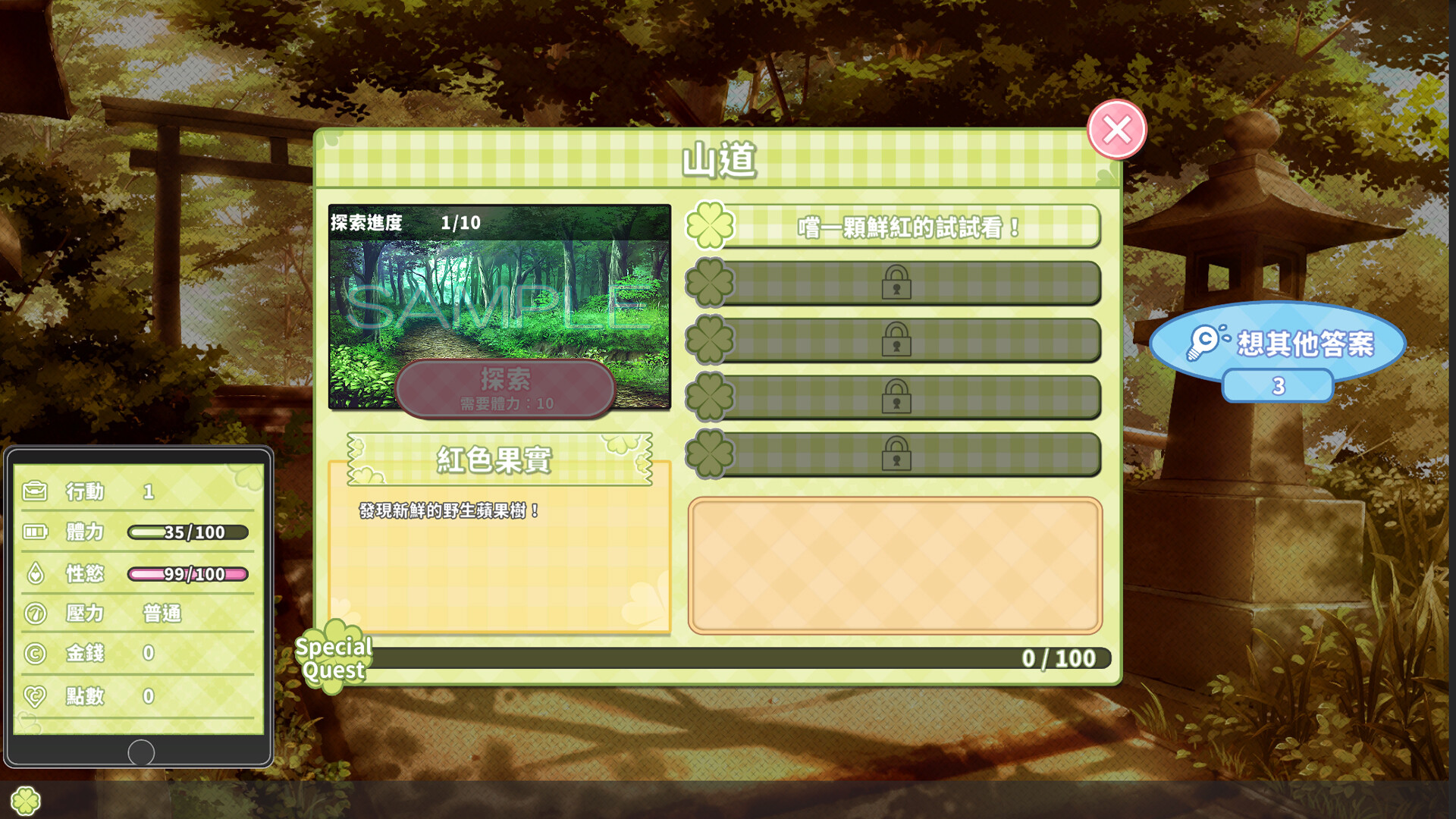Click the heart-droplet icon beside 性慾
Screen dimensions: 1456x819
coord(36,574)
